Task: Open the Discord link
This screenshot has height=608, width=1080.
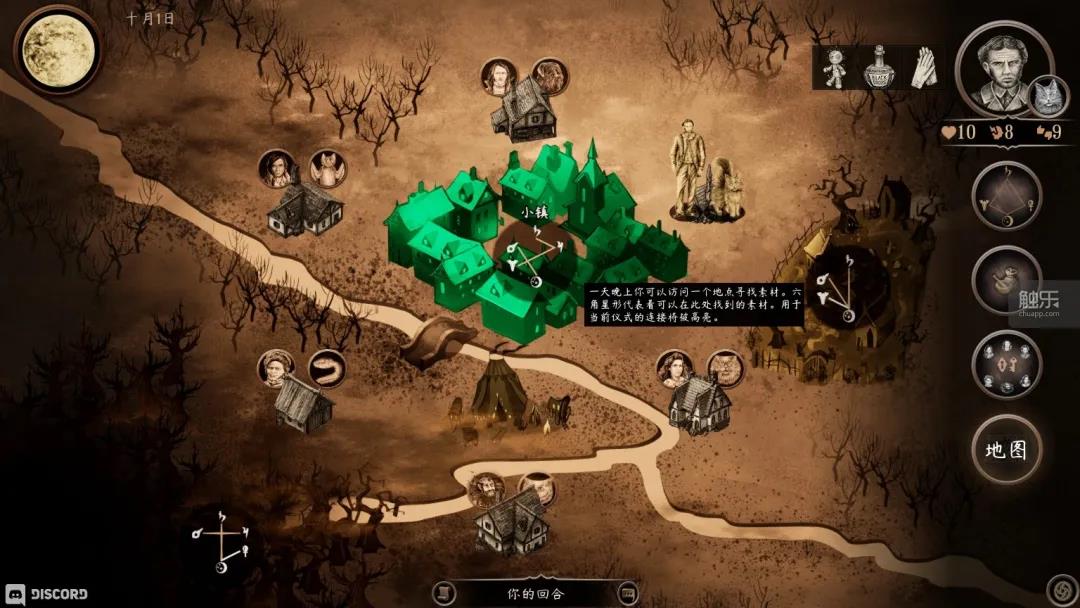Action: (x=46, y=593)
